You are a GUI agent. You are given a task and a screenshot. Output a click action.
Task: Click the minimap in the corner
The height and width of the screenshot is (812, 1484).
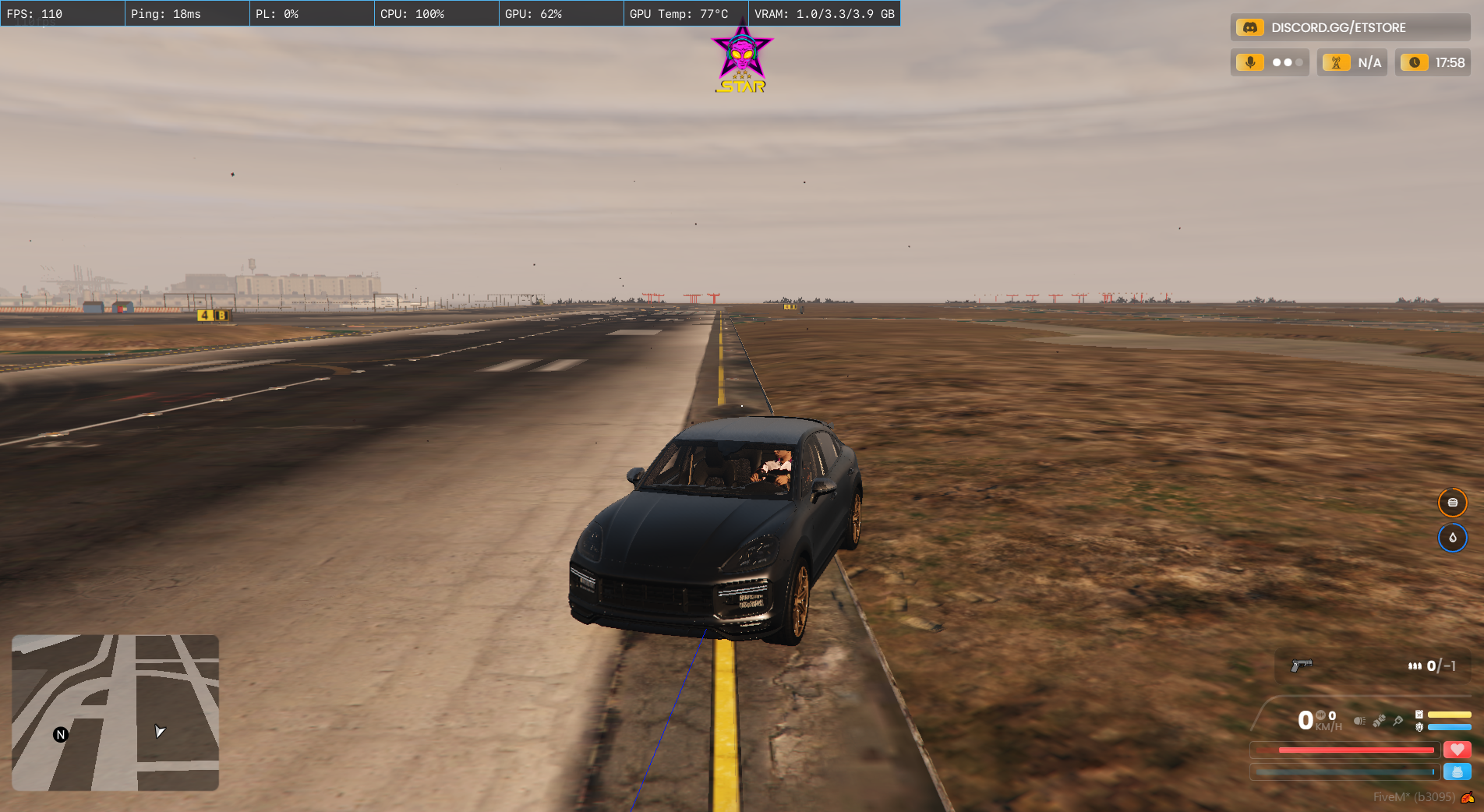coord(115,712)
